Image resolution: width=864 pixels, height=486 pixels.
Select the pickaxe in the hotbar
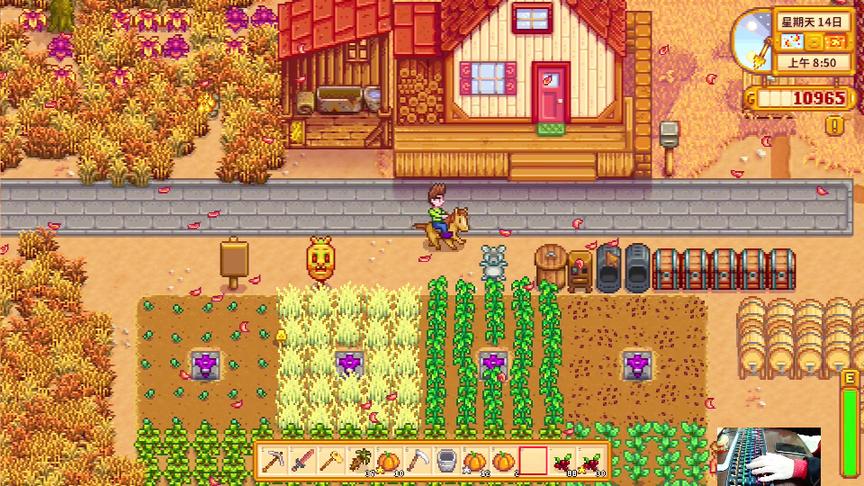273,461
